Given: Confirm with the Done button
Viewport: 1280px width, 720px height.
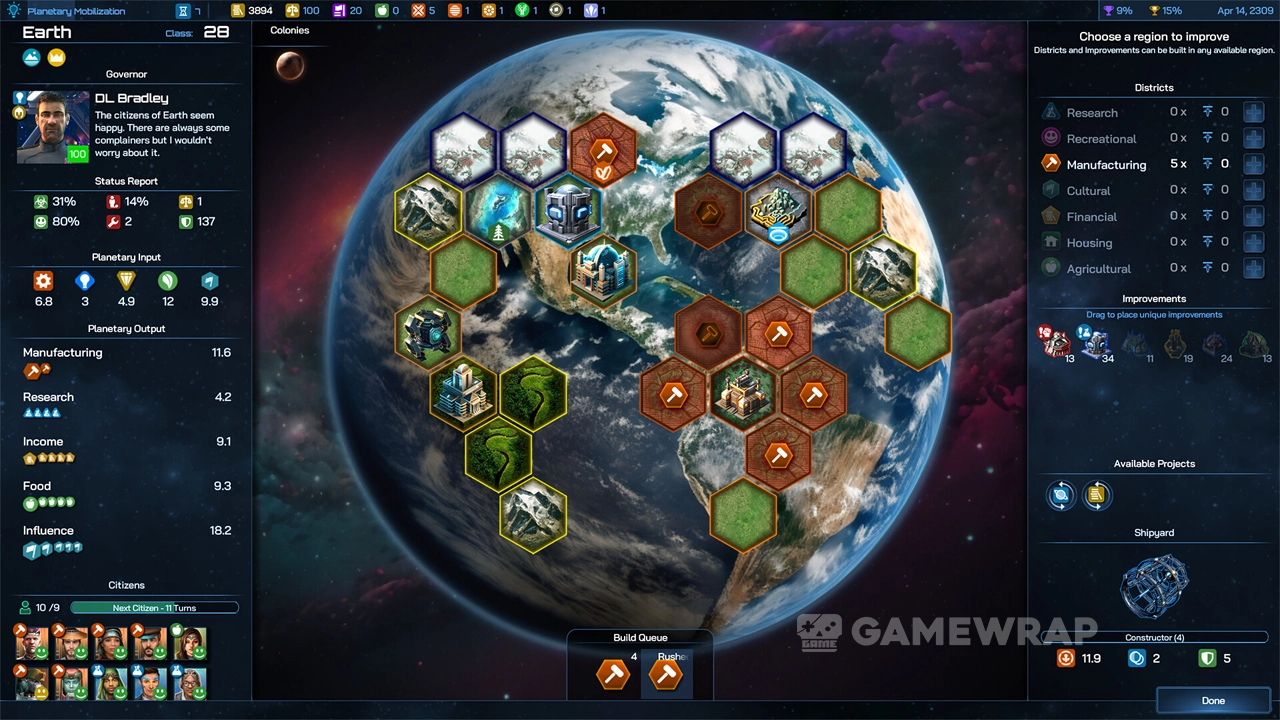Looking at the screenshot, I should [x=1213, y=700].
